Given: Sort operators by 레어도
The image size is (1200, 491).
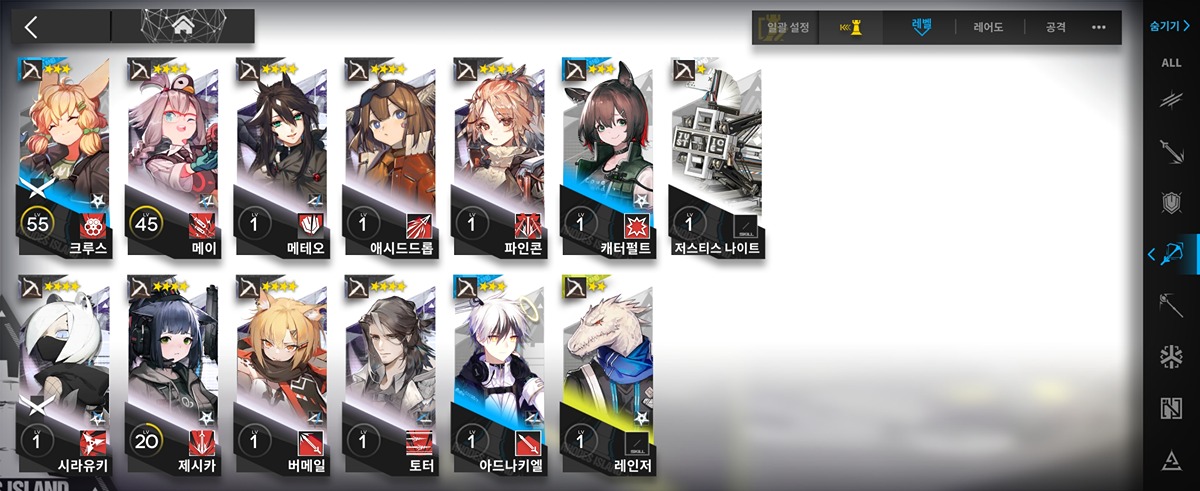Looking at the screenshot, I should tap(988, 27).
